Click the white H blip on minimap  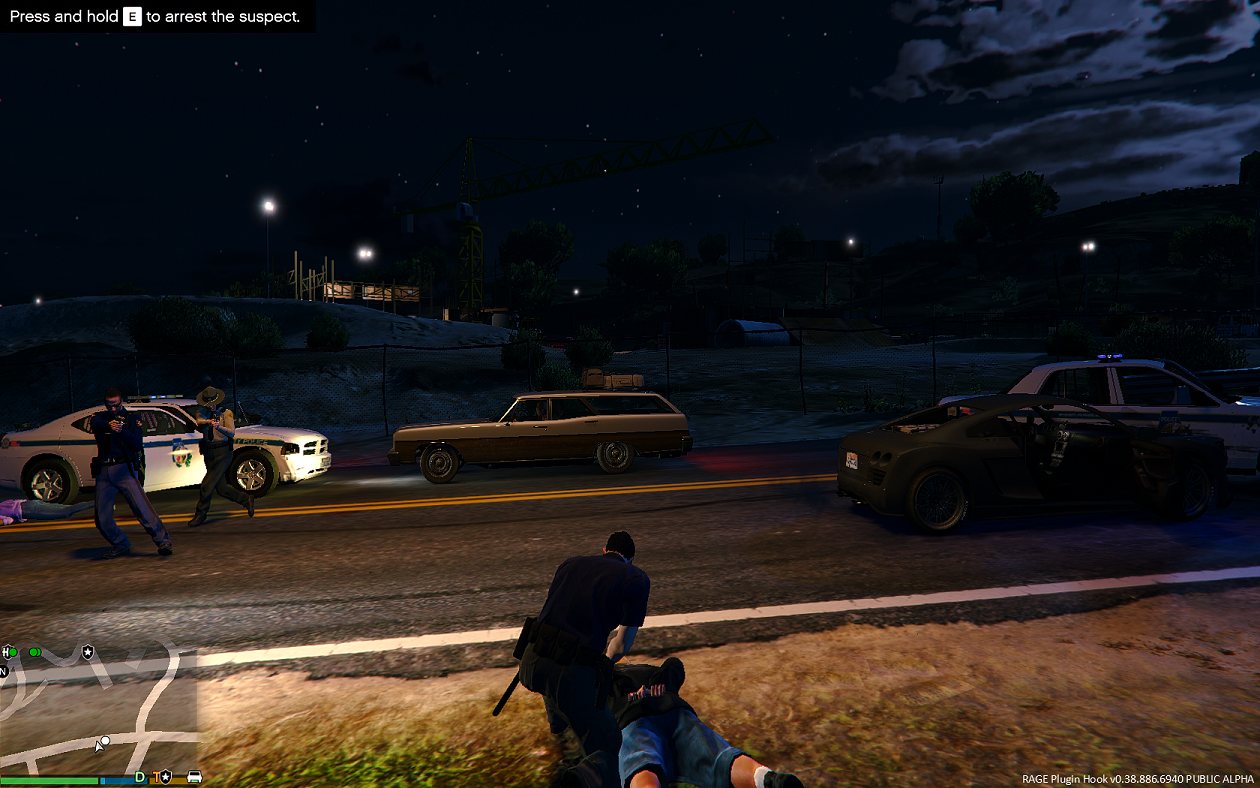point(5,652)
